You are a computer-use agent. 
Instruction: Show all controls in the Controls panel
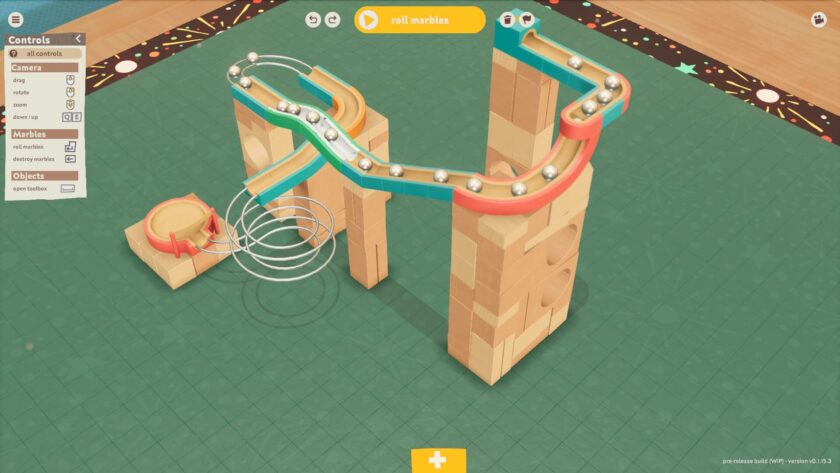[45, 52]
